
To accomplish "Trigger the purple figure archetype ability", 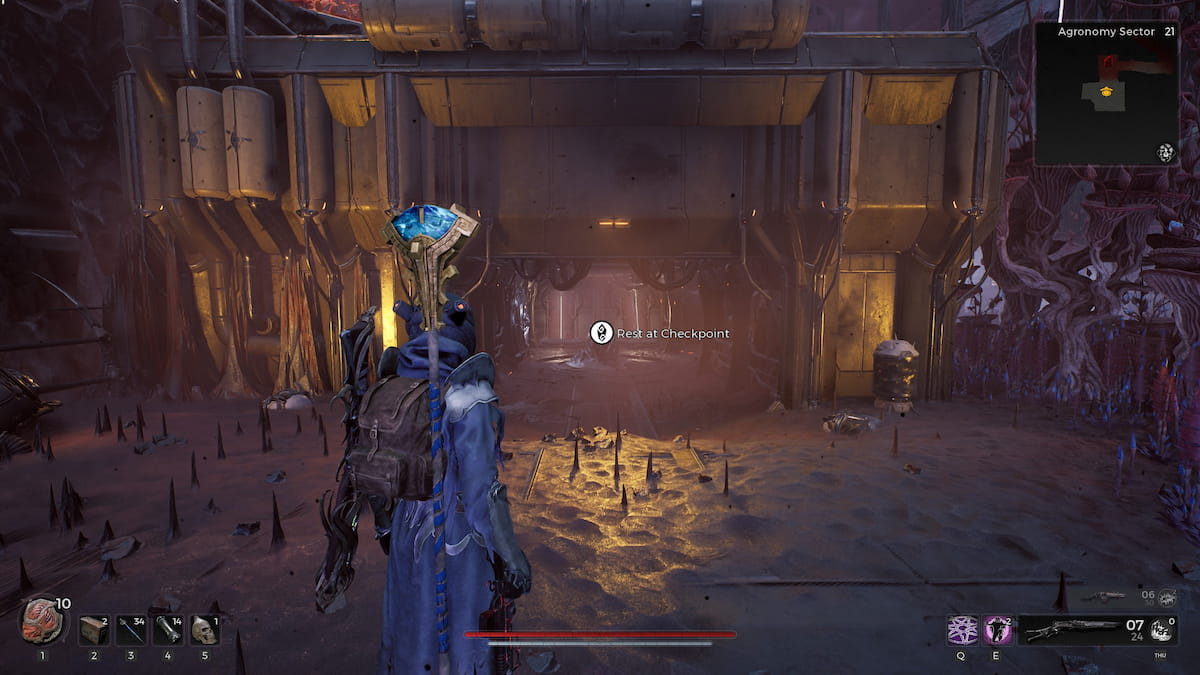I will 998,630.
